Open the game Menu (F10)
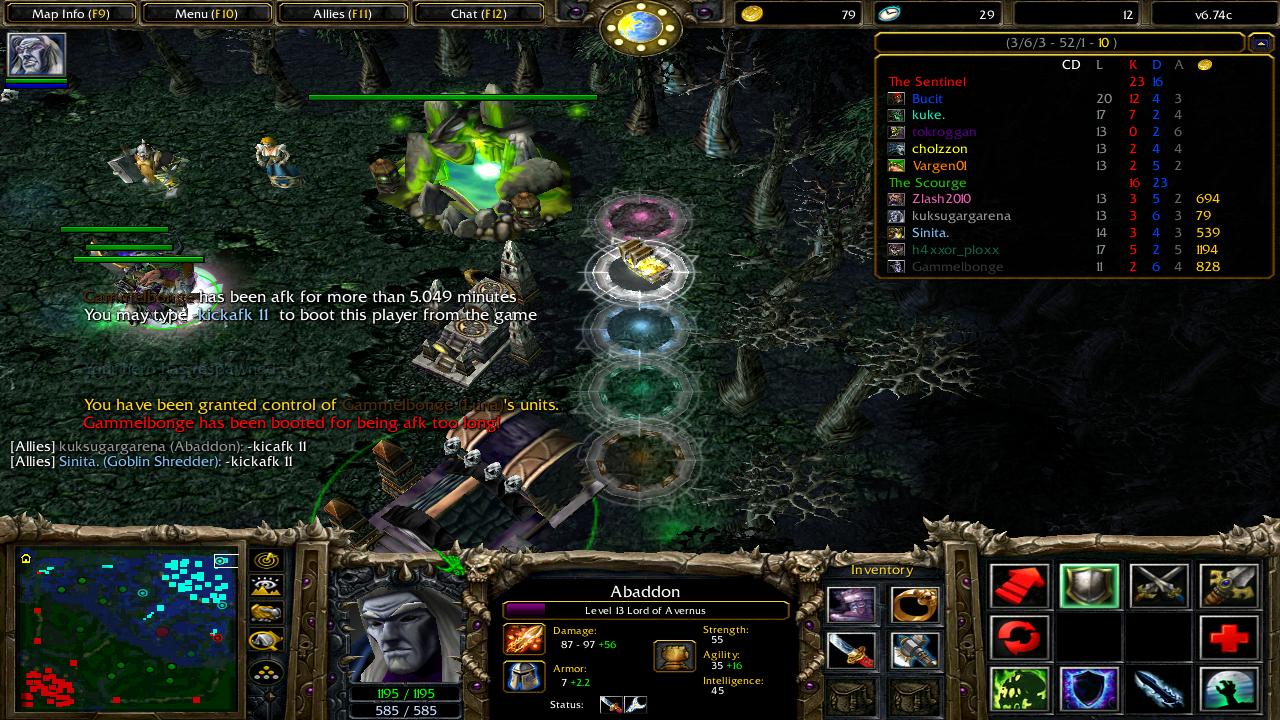1280x720 pixels. coord(206,14)
